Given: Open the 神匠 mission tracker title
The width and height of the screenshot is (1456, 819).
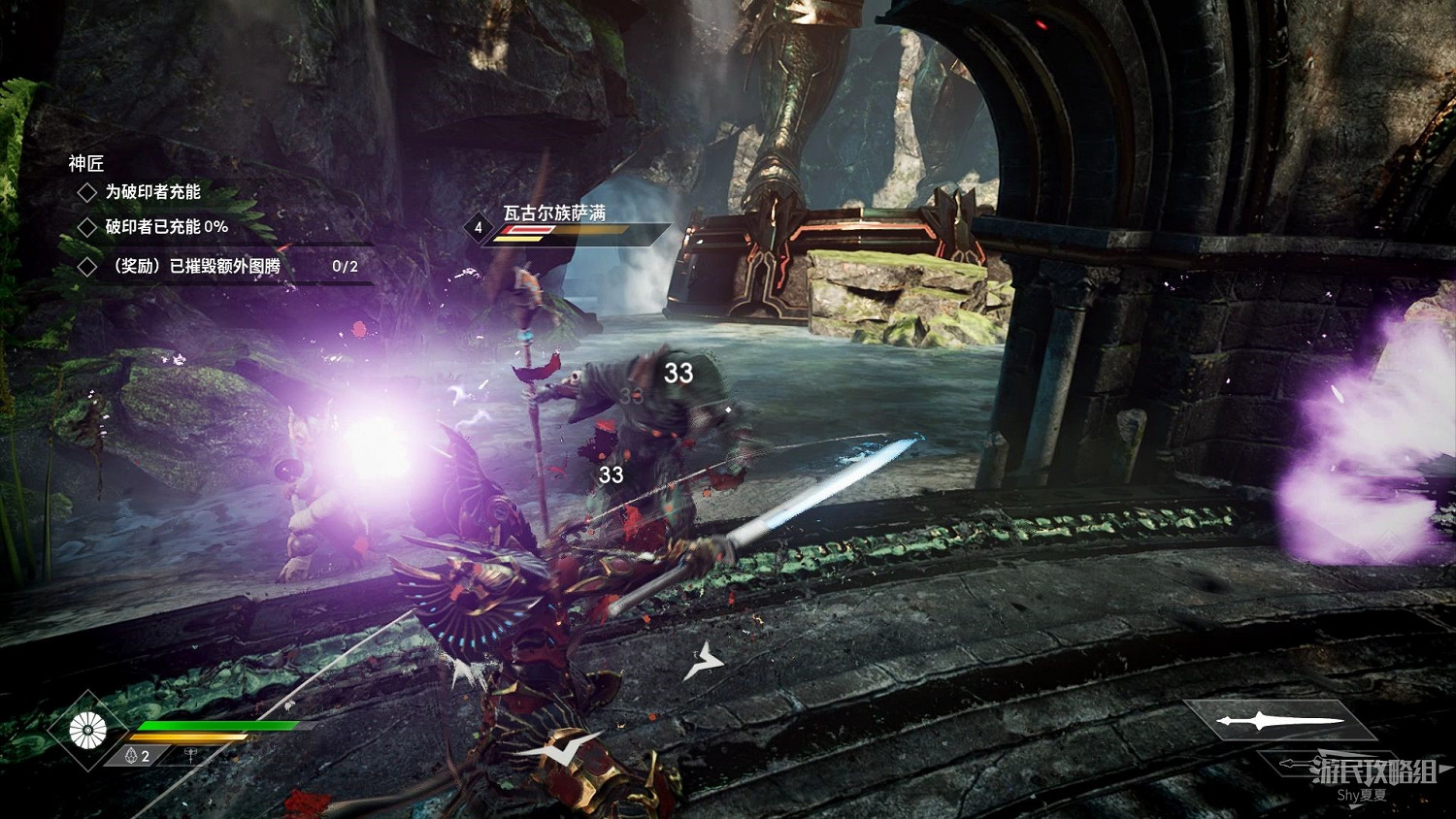Looking at the screenshot, I should (x=85, y=163).
